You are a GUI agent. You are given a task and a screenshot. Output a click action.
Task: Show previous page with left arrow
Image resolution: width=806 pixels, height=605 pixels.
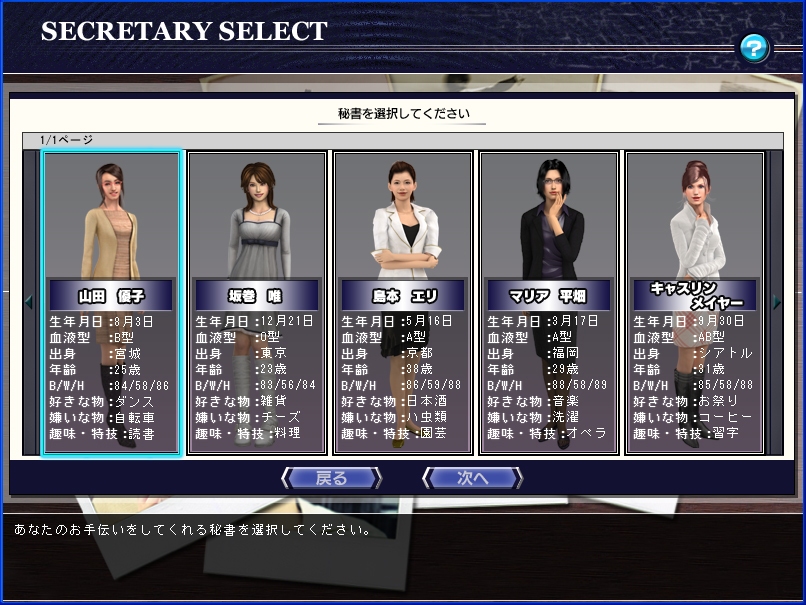pyautogui.click(x=29, y=301)
